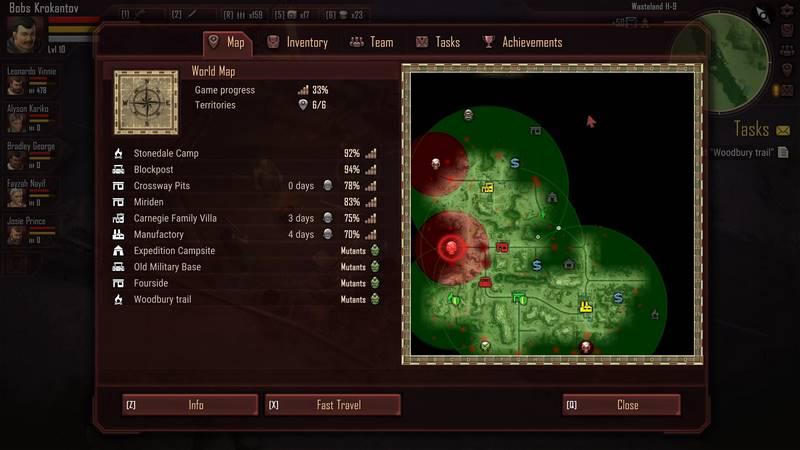Pick Woodbury trail in the location list
Viewport: 800px width, 450px height.
point(162,299)
